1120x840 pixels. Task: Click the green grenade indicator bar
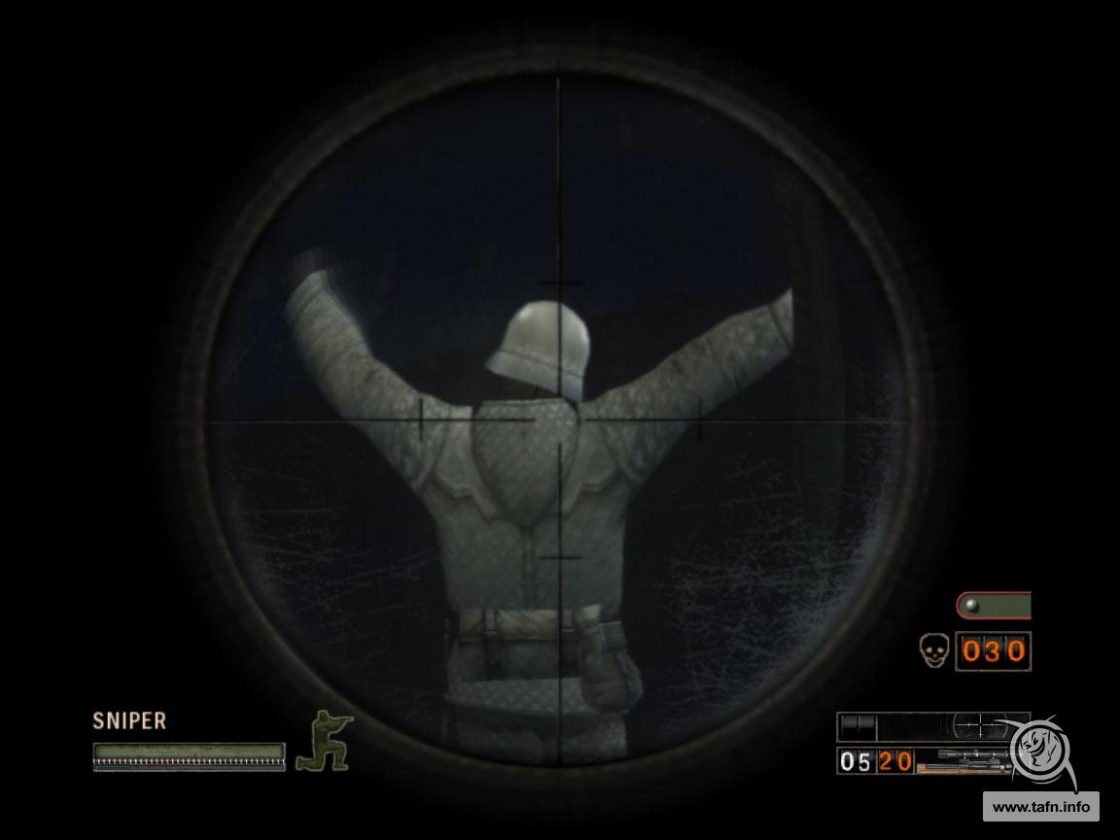click(993, 606)
